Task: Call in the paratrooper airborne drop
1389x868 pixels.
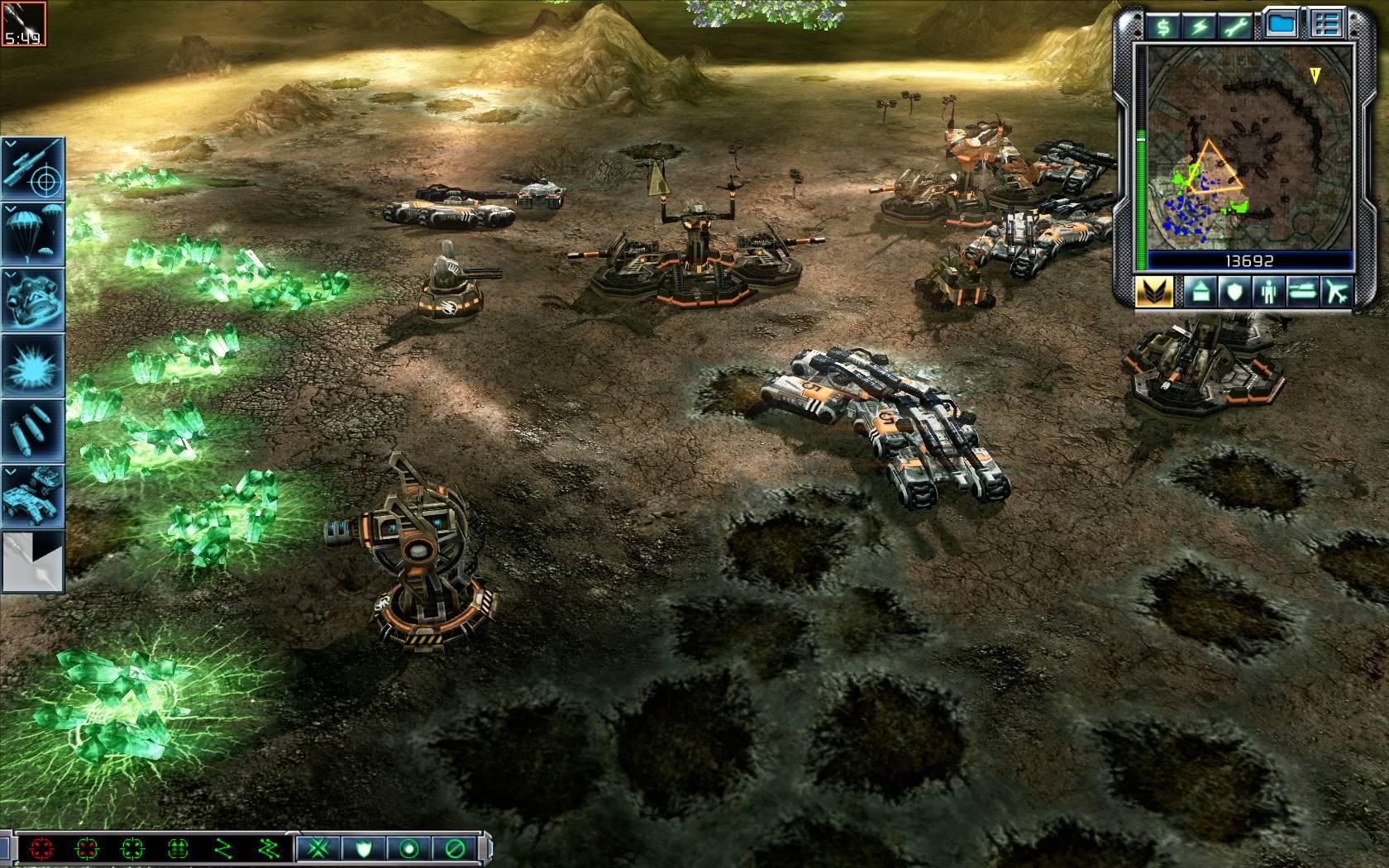Action: (x=34, y=235)
